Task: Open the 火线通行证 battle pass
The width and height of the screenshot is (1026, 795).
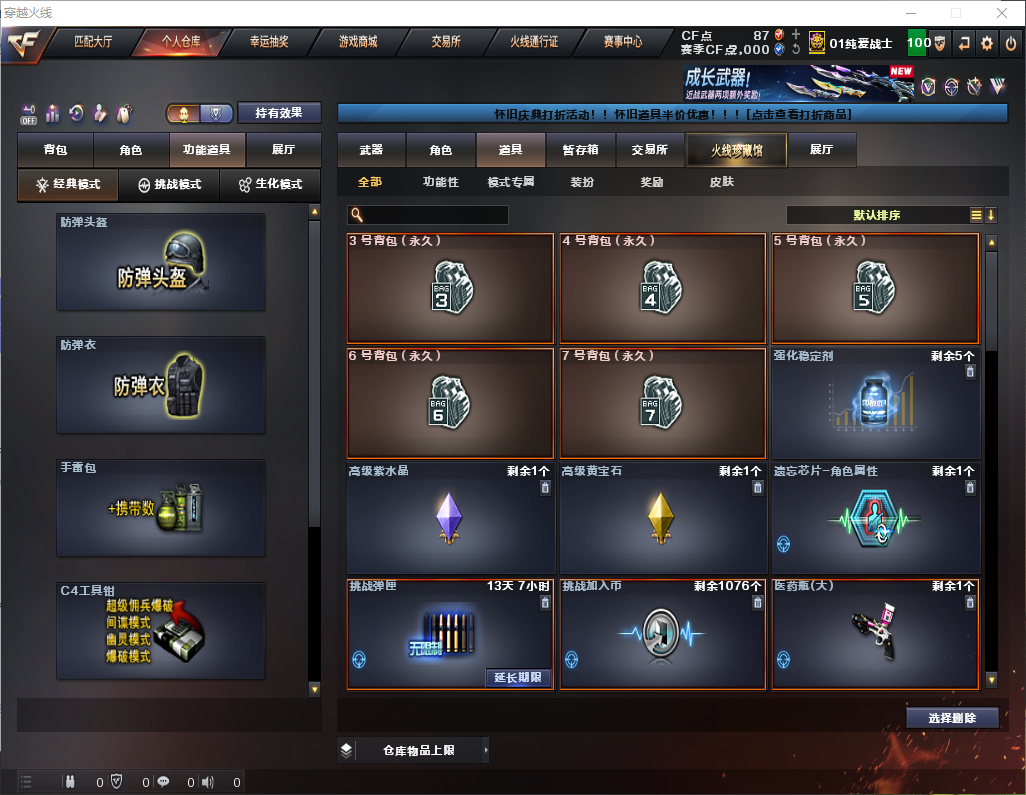Action: click(534, 42)
